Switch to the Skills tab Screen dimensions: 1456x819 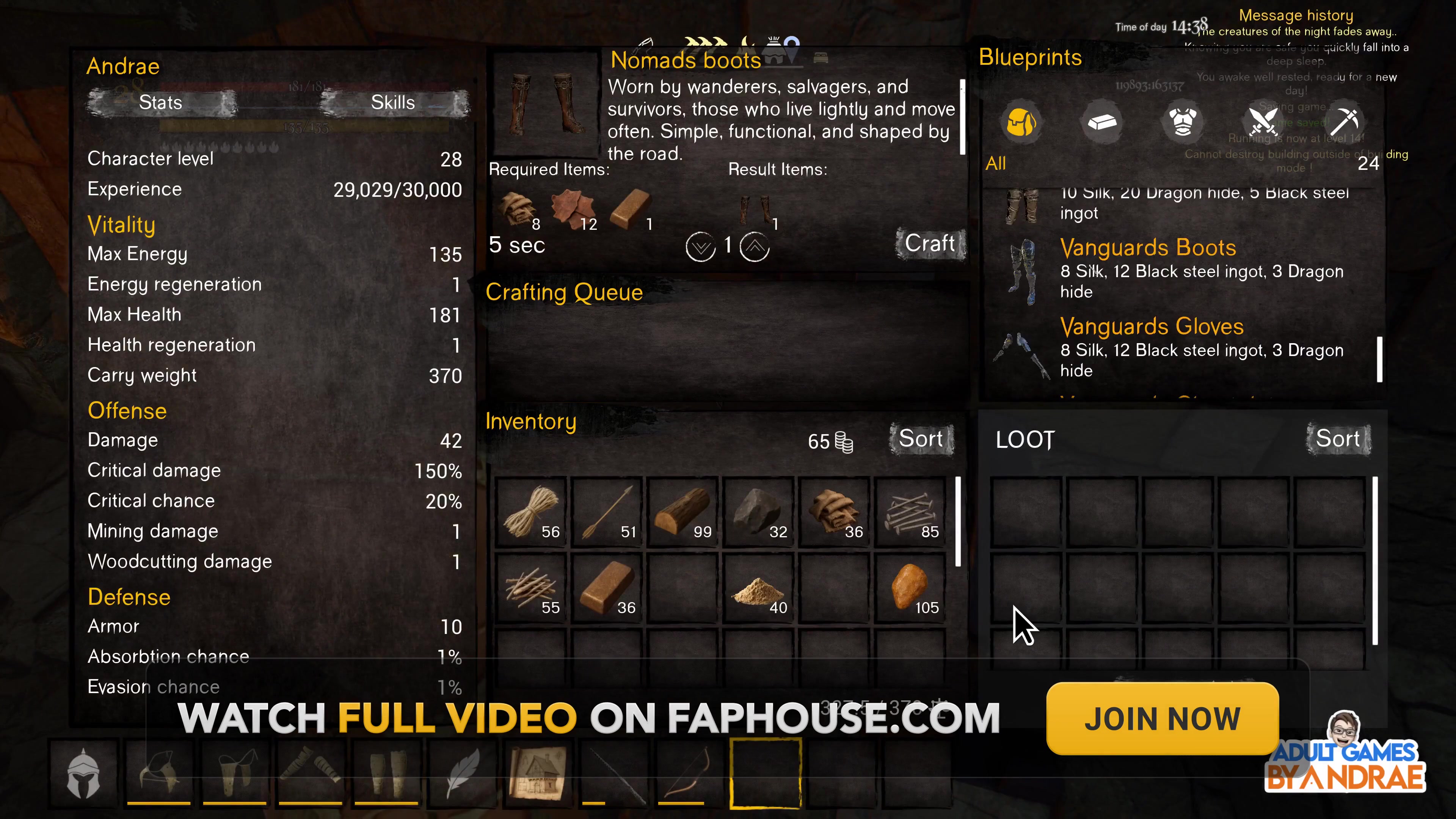[x=392, y=102]
